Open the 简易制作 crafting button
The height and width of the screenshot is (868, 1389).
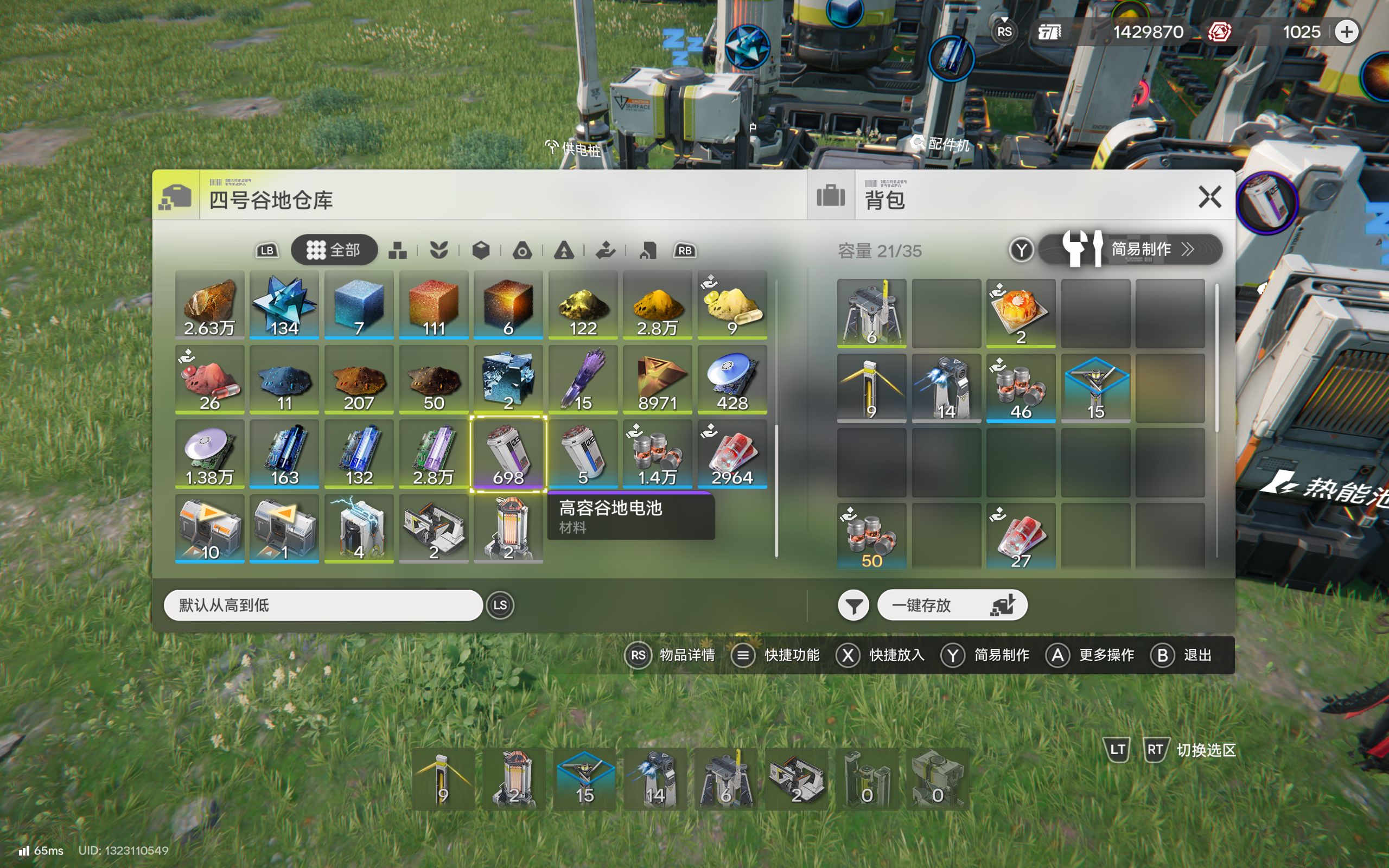[x=1130, y=249]
